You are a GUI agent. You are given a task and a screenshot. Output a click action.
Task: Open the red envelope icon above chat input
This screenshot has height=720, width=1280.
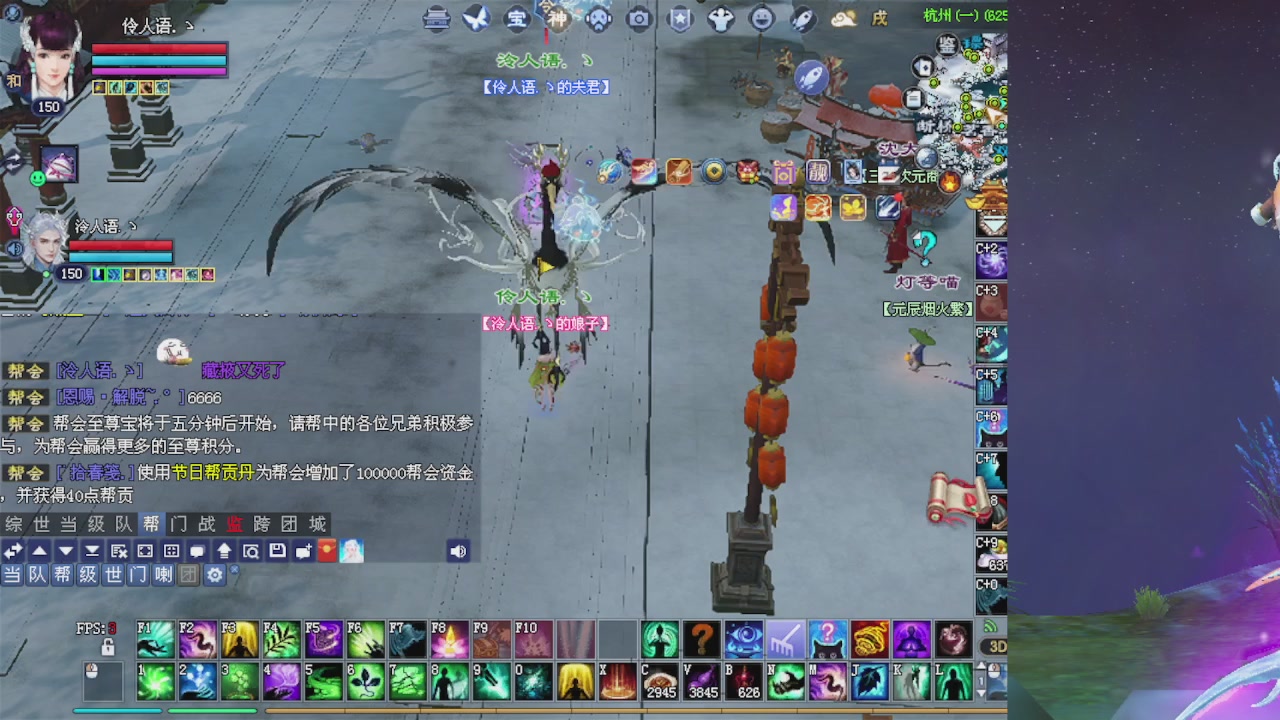click(327, 551)
